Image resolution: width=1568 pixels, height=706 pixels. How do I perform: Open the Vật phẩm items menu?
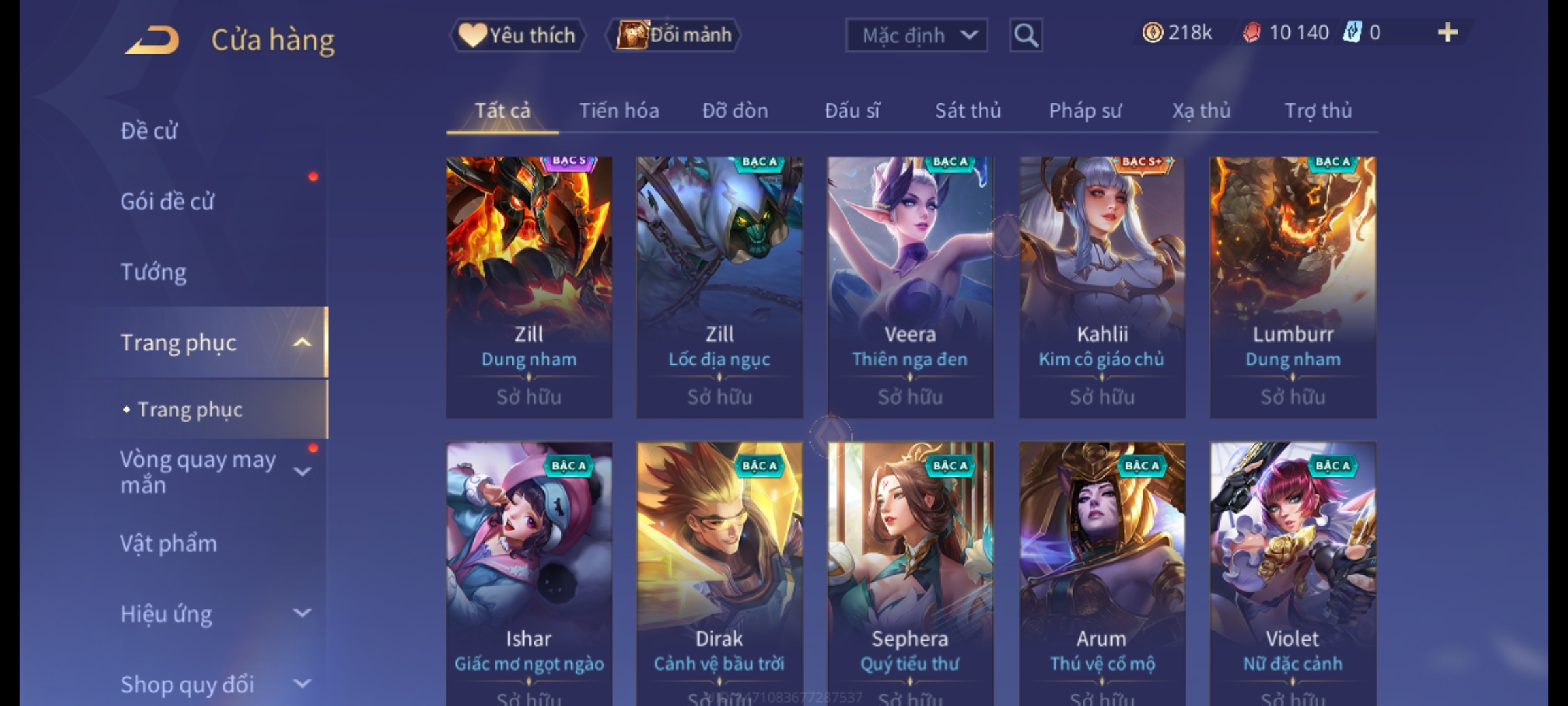[x=169, y=543]
